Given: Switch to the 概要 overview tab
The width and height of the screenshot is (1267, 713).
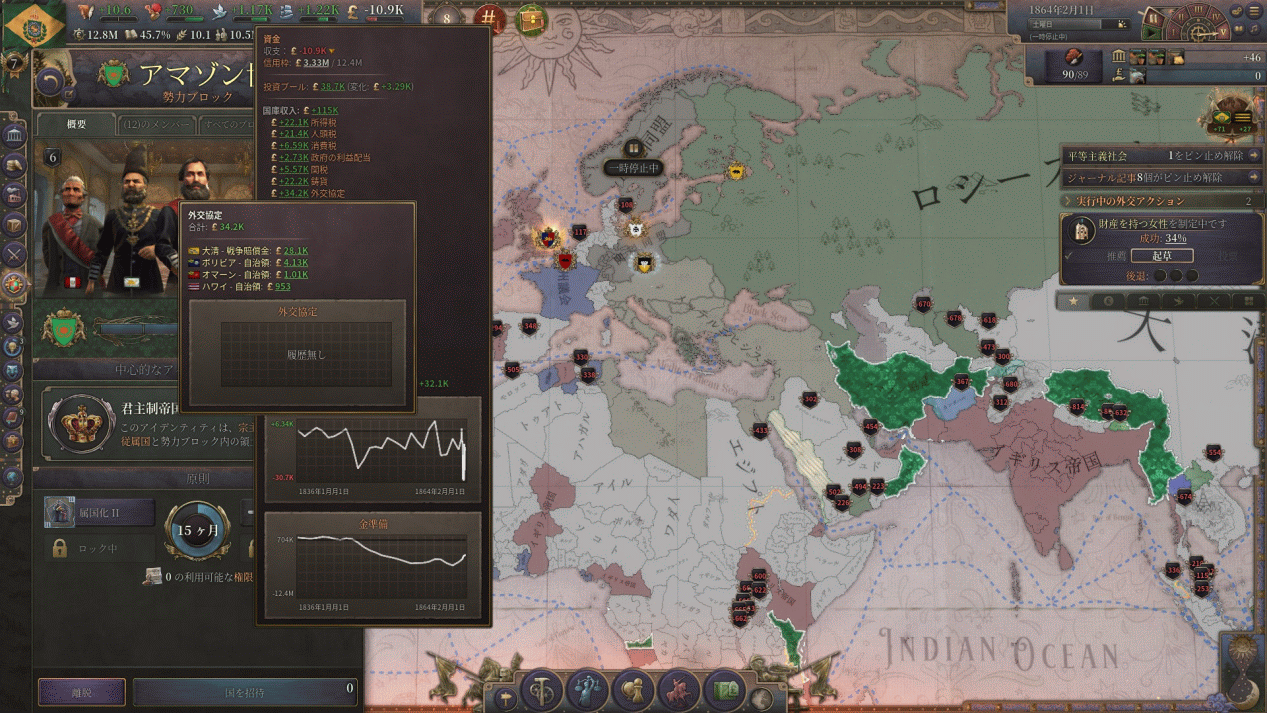Looking at the screenshot, I should 76,125.
